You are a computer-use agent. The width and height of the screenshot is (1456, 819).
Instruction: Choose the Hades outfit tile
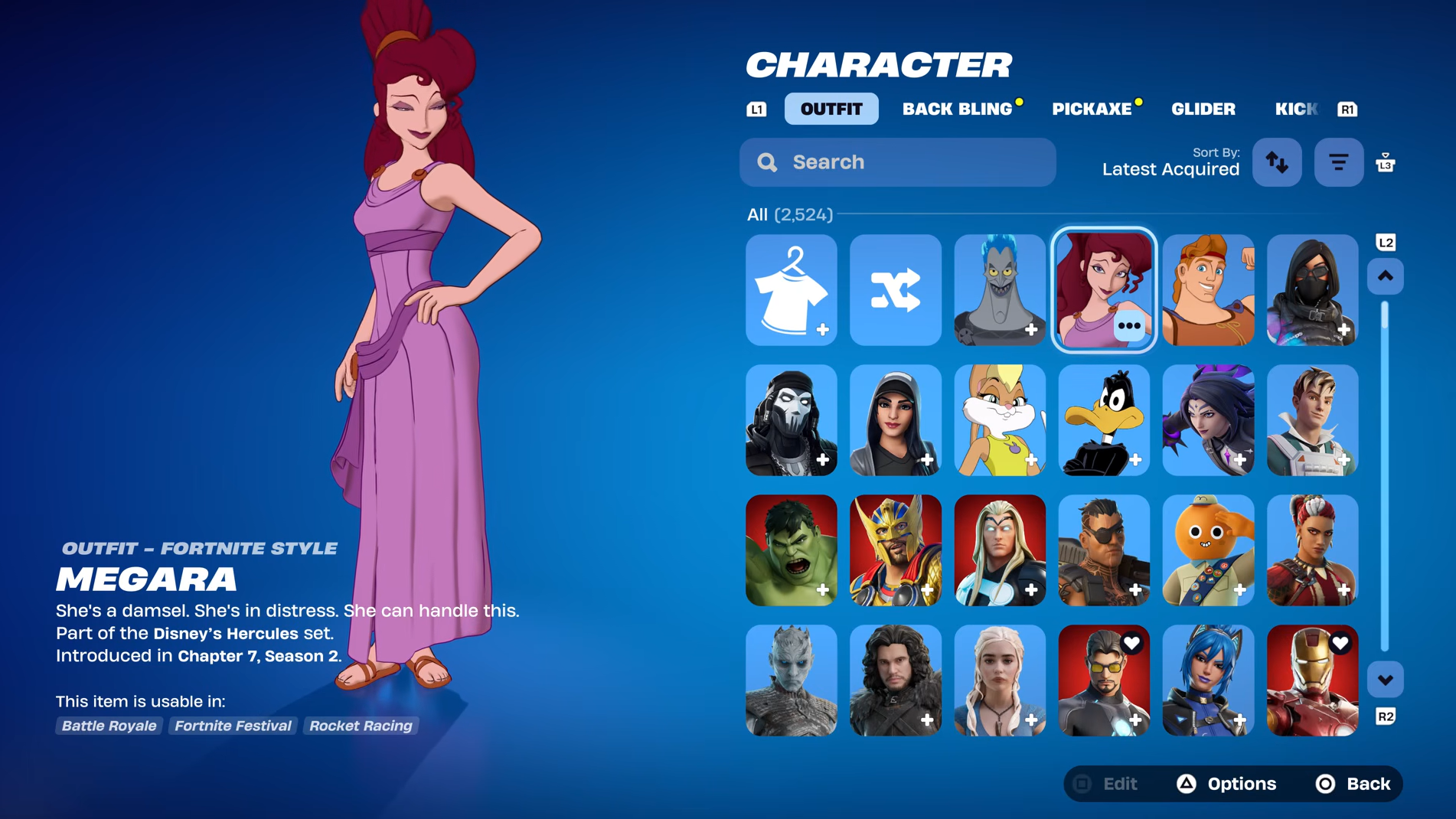pyautogui.click(x=999, y=290)
